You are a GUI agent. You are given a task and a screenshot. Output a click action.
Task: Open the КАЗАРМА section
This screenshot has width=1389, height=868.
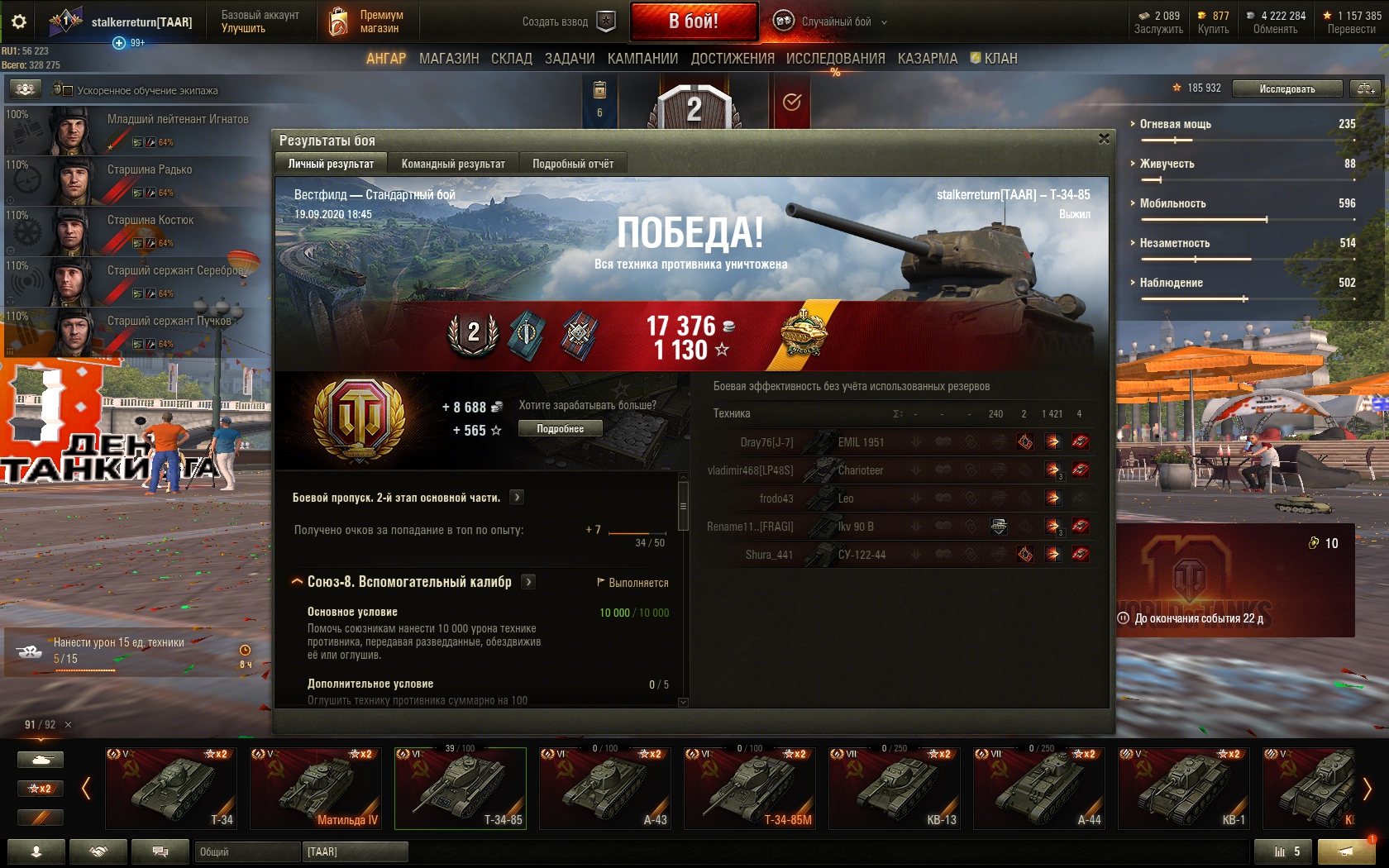928,59
